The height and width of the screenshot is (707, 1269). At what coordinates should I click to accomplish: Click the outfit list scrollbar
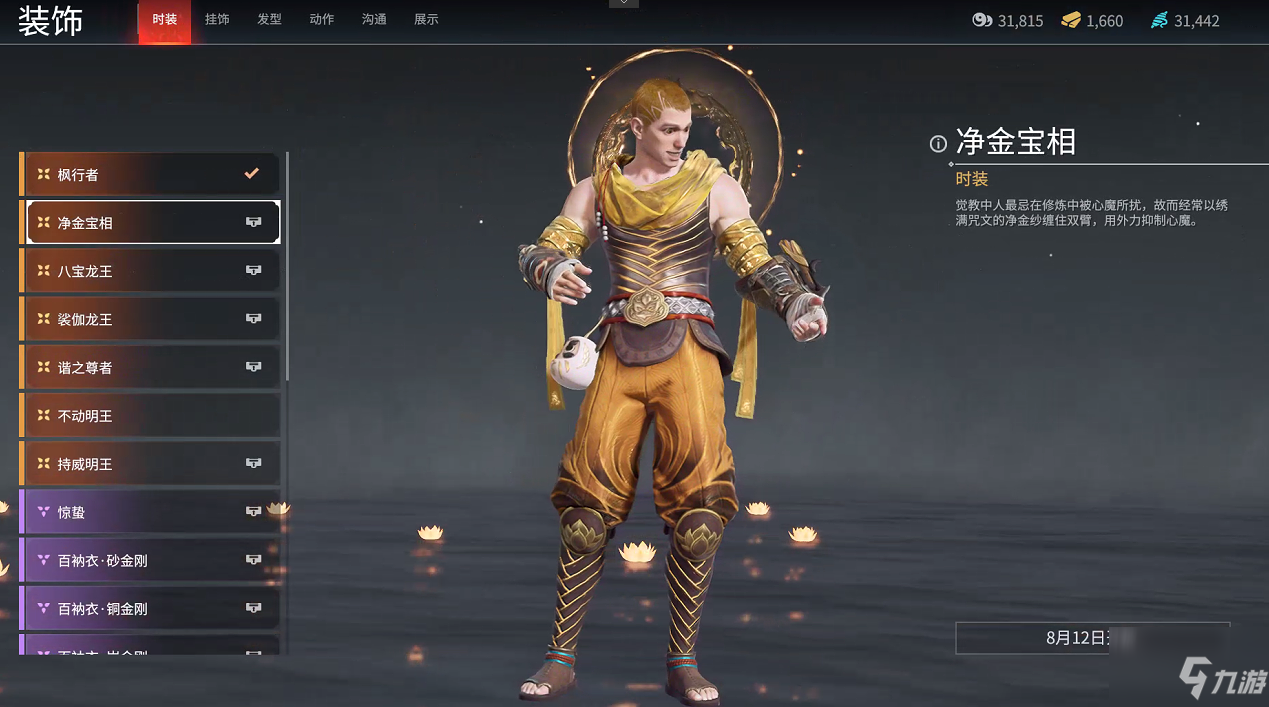(287, 266)
